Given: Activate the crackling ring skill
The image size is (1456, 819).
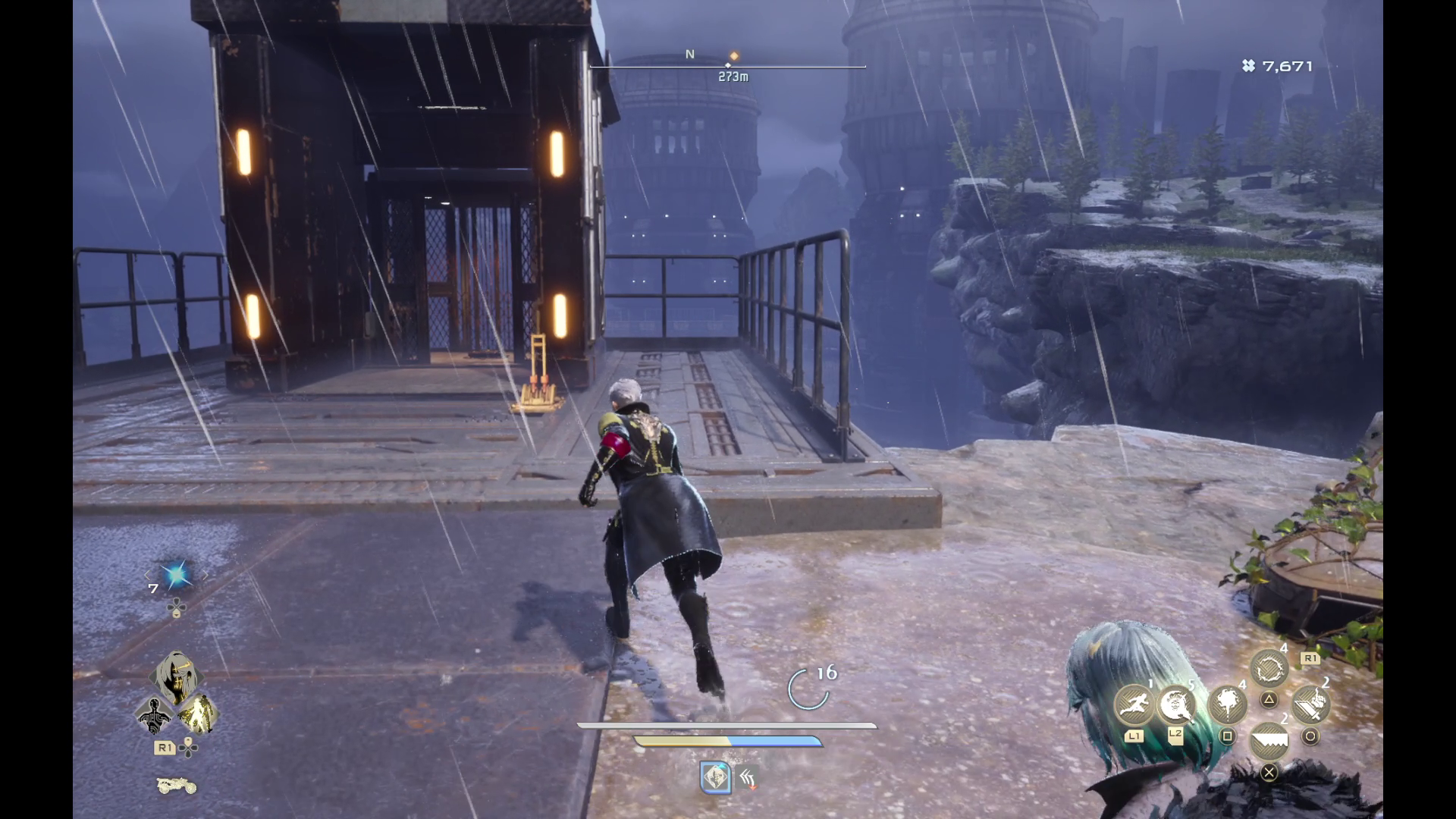Looking at the screenshot, I should [x=1269, y=670].
